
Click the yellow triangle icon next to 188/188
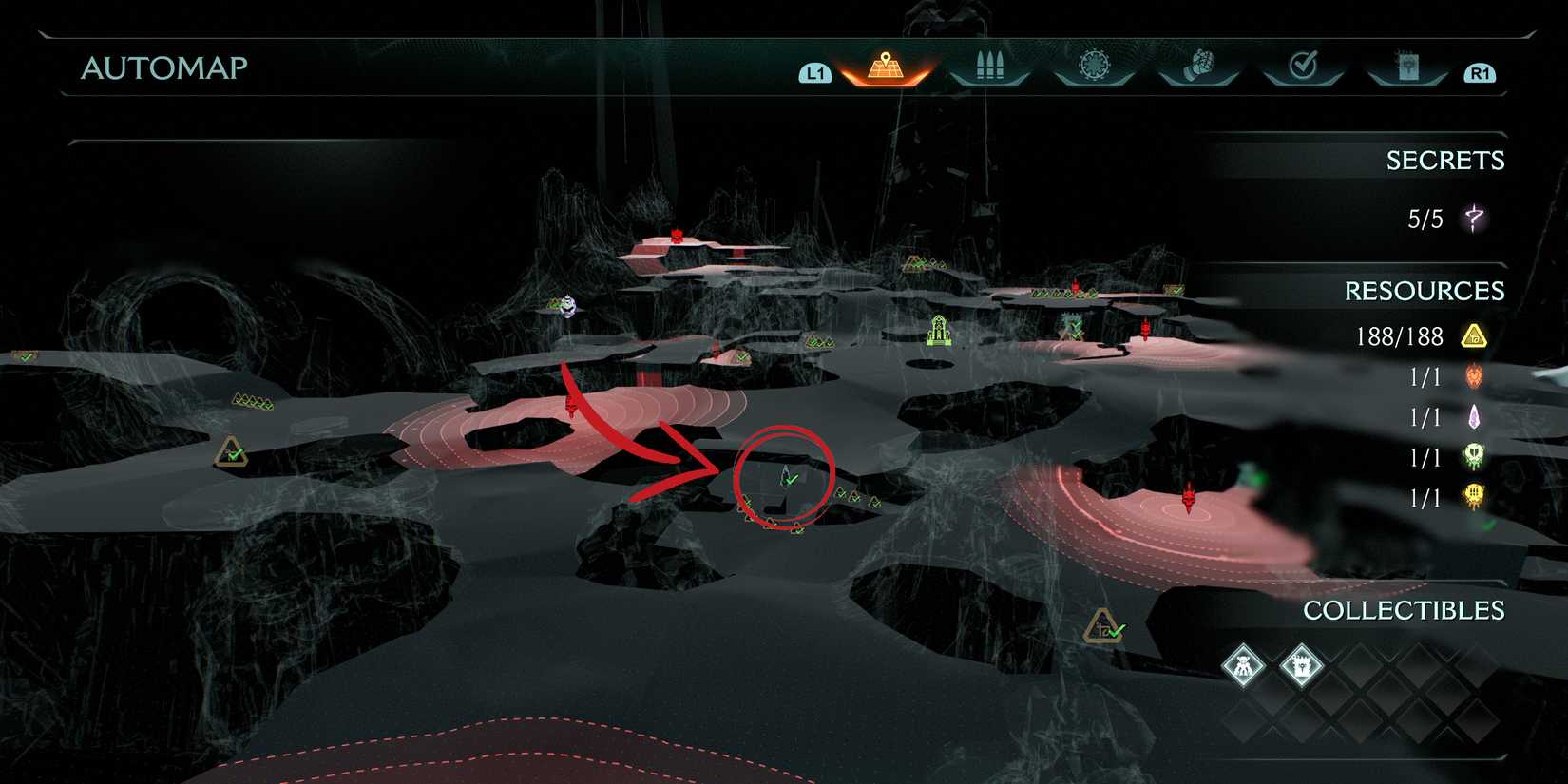point(1477,336)
